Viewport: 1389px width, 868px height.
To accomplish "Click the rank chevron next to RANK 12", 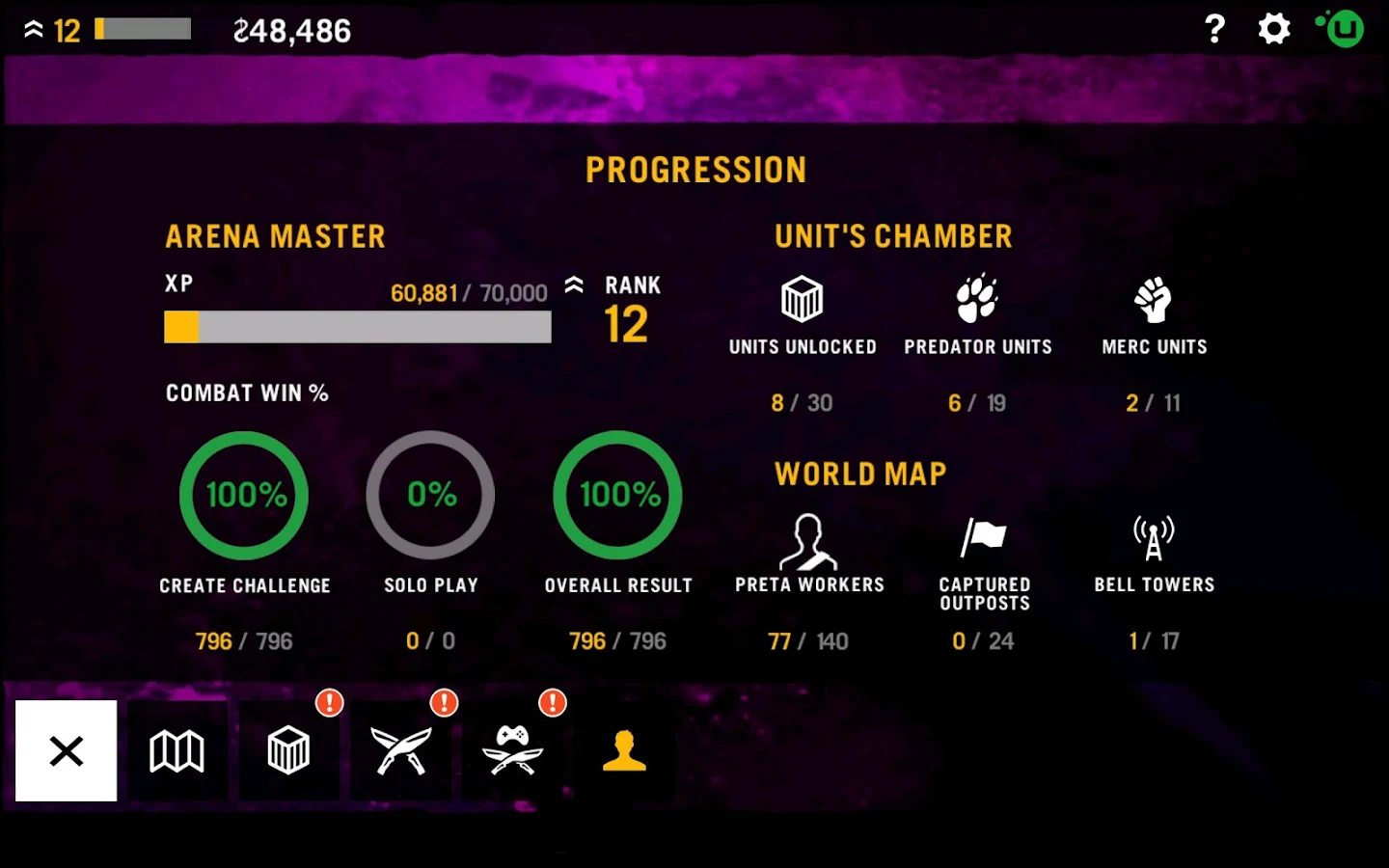I will click(574, 285).
